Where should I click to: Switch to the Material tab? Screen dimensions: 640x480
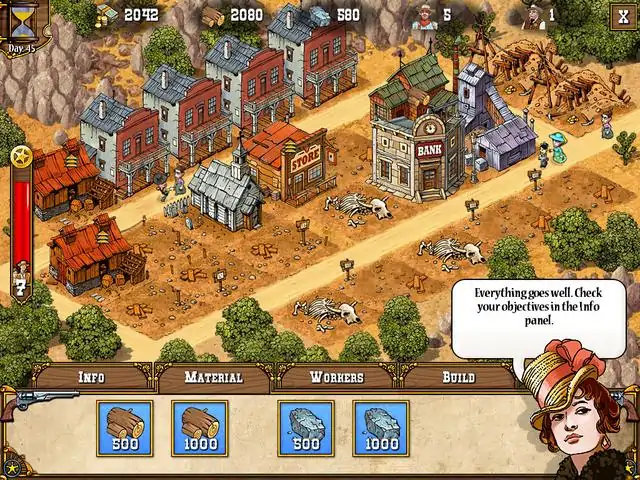tap(214, 378)
